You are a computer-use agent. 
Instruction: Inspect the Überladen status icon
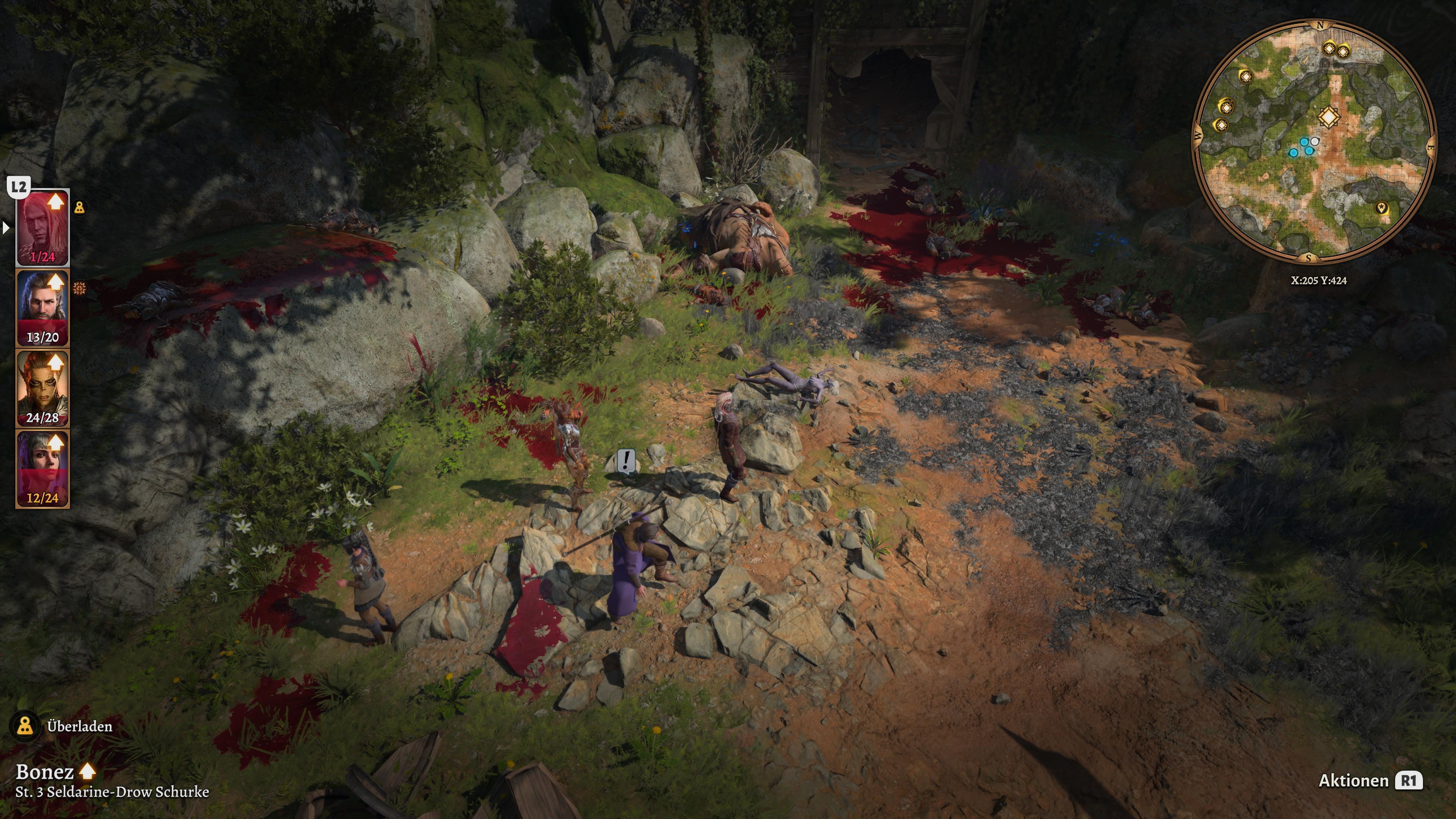pyautogui.click(x=25, y=726)
